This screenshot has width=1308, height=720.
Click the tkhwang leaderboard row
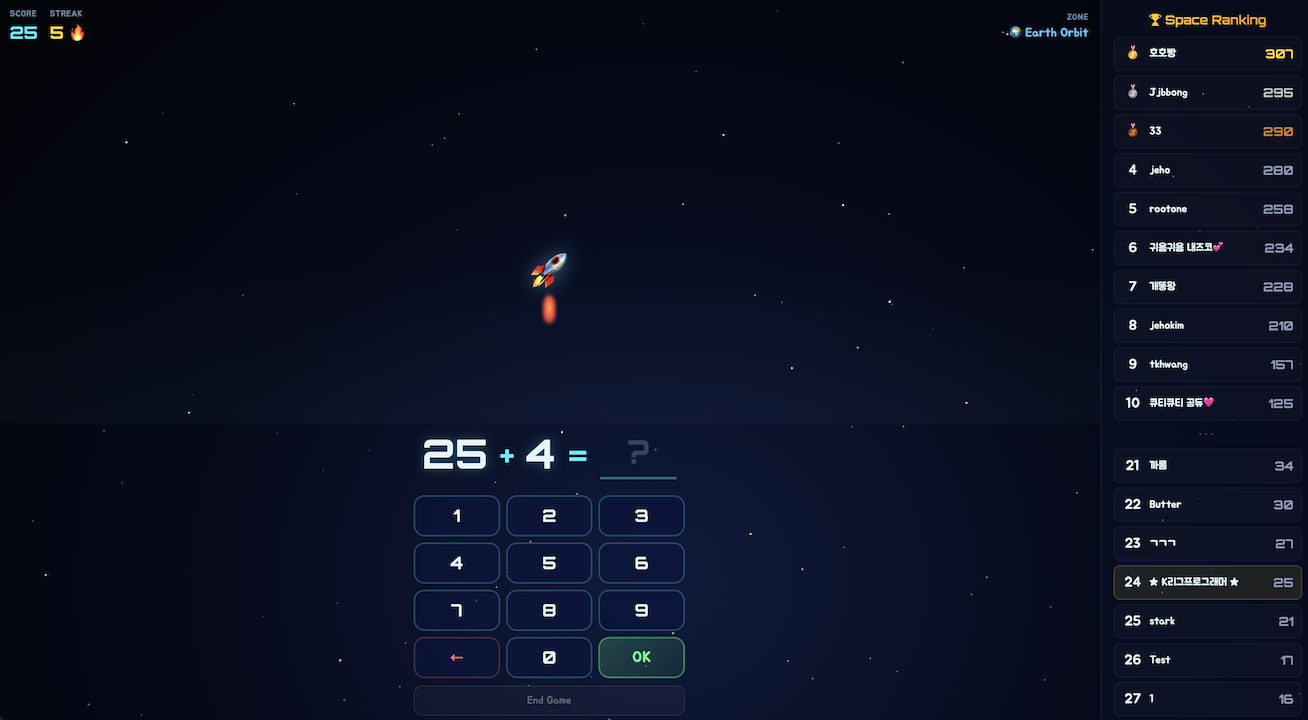coord(1208,364)
